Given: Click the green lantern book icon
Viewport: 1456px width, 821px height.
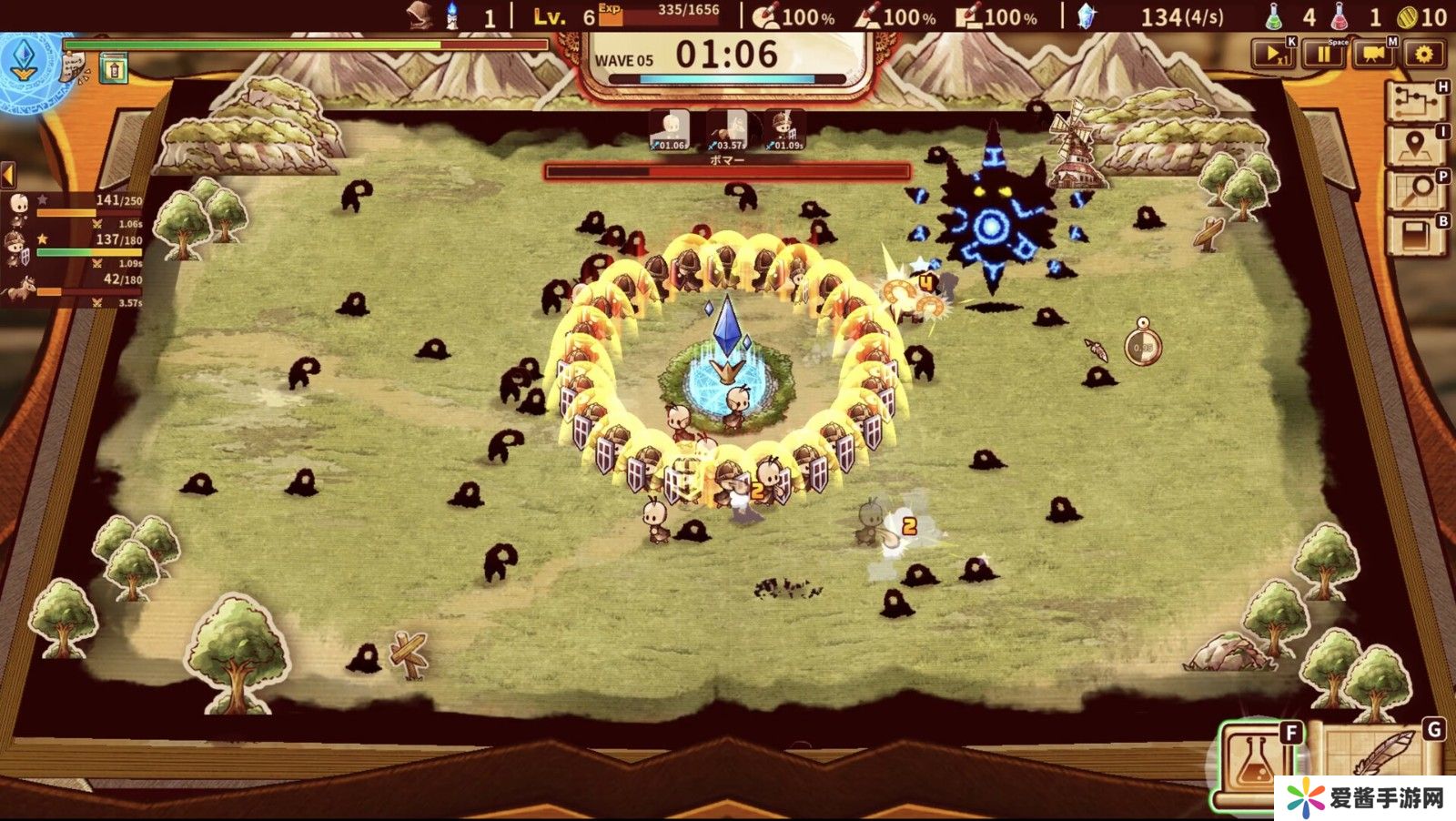Looking at the screenshot, I should point(113,68).
